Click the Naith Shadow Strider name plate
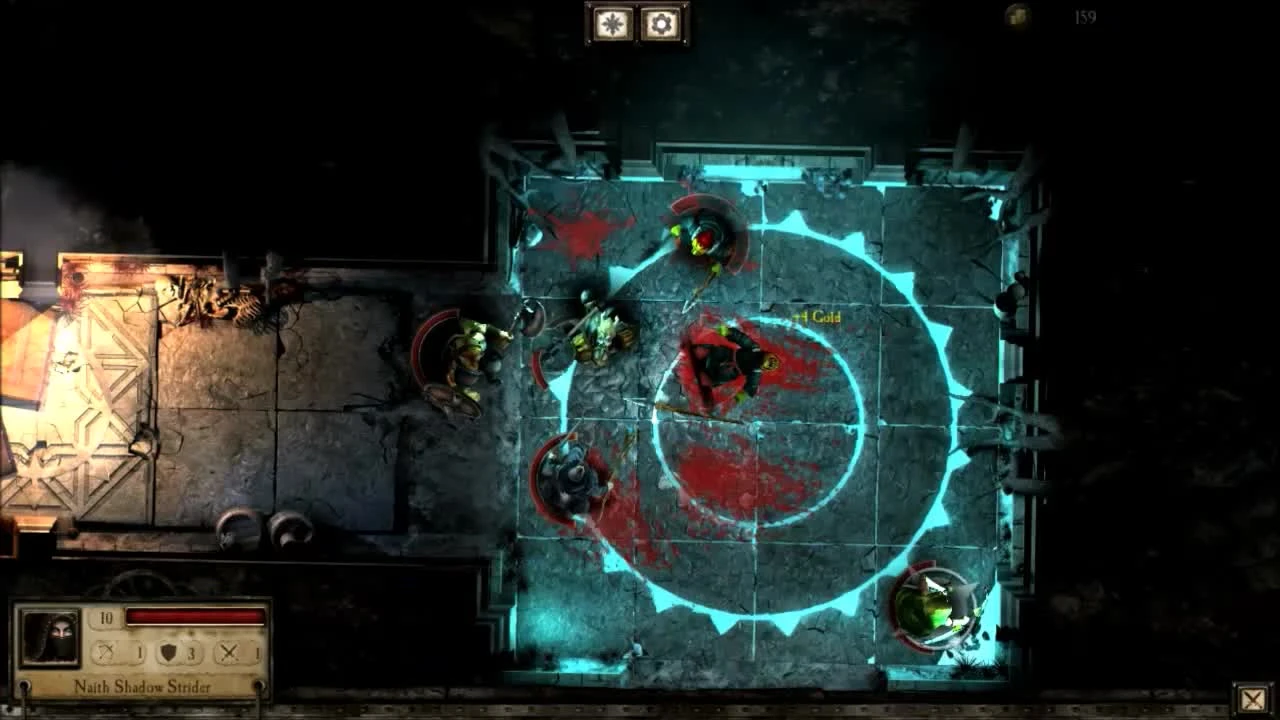 pos(145,688)
